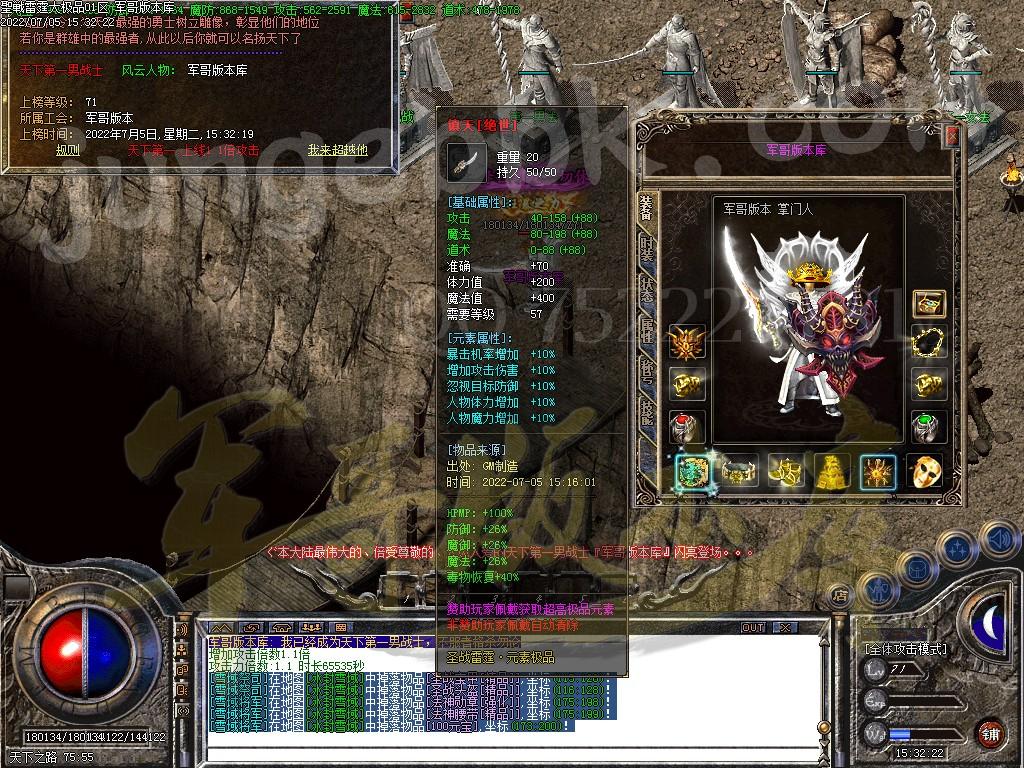Select the treasure chest equipment slot

[x=929, y=304]
